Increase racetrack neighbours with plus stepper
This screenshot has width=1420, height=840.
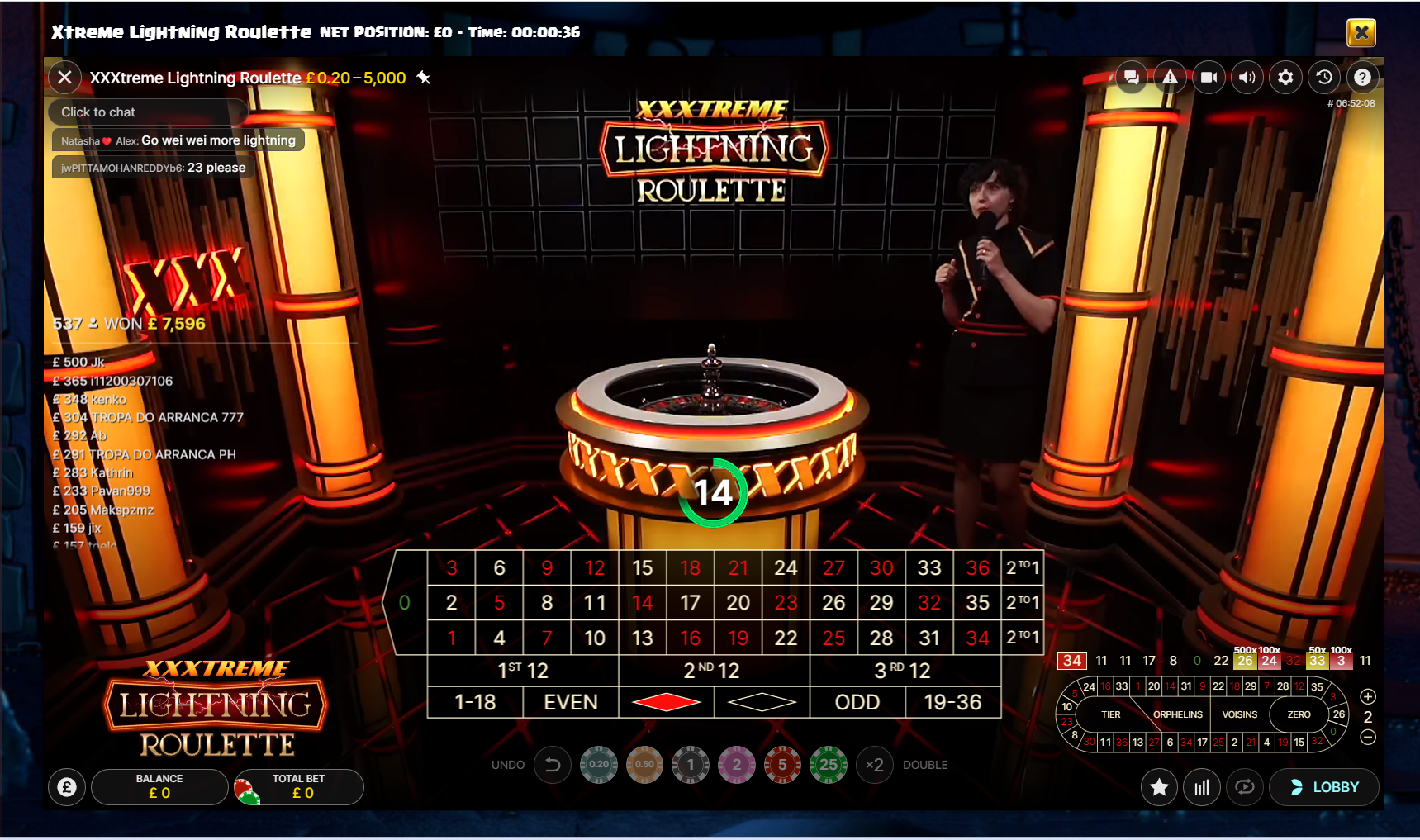pos(1367,695)
